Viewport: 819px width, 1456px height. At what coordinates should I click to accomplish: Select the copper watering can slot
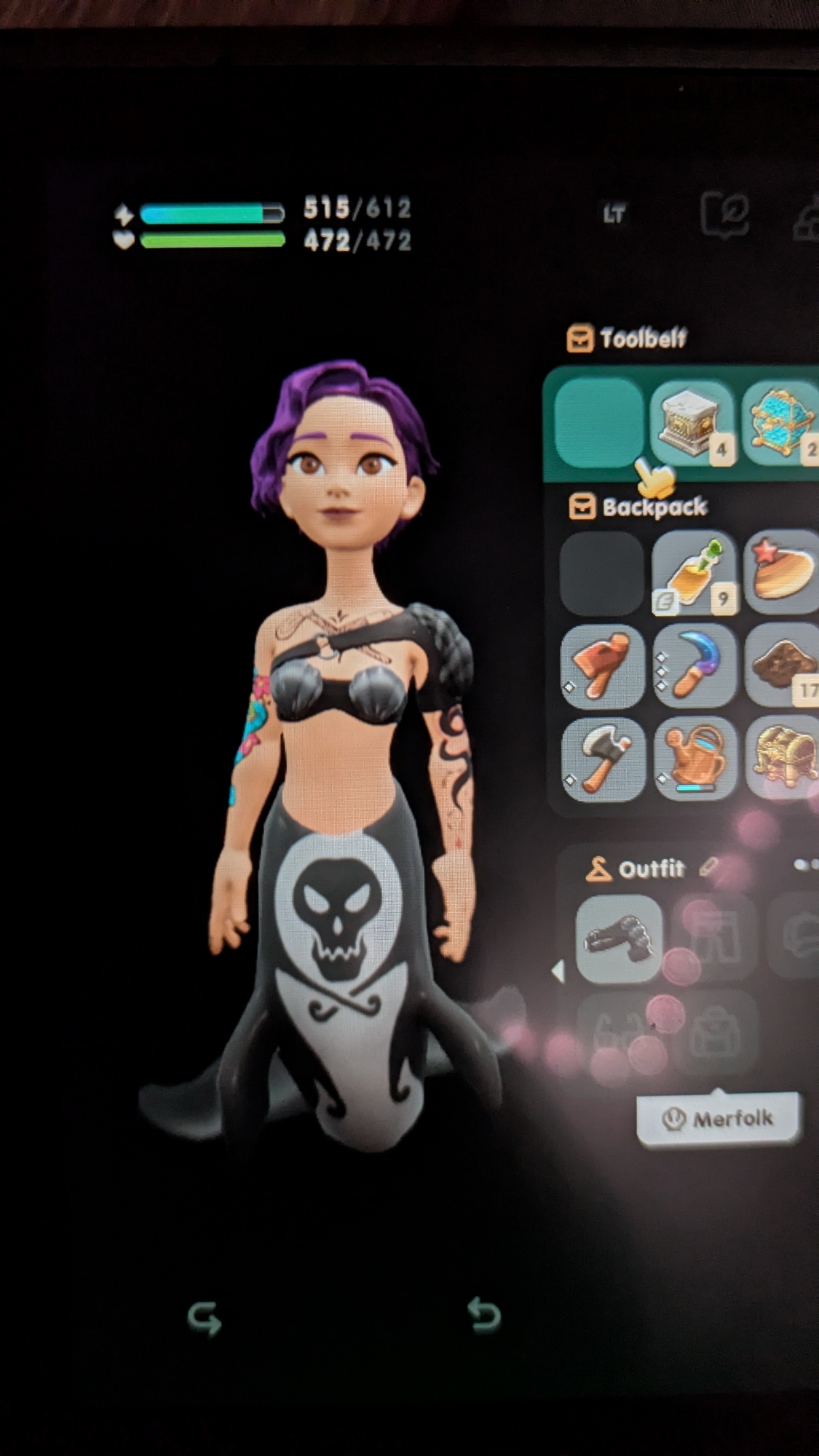693,758
